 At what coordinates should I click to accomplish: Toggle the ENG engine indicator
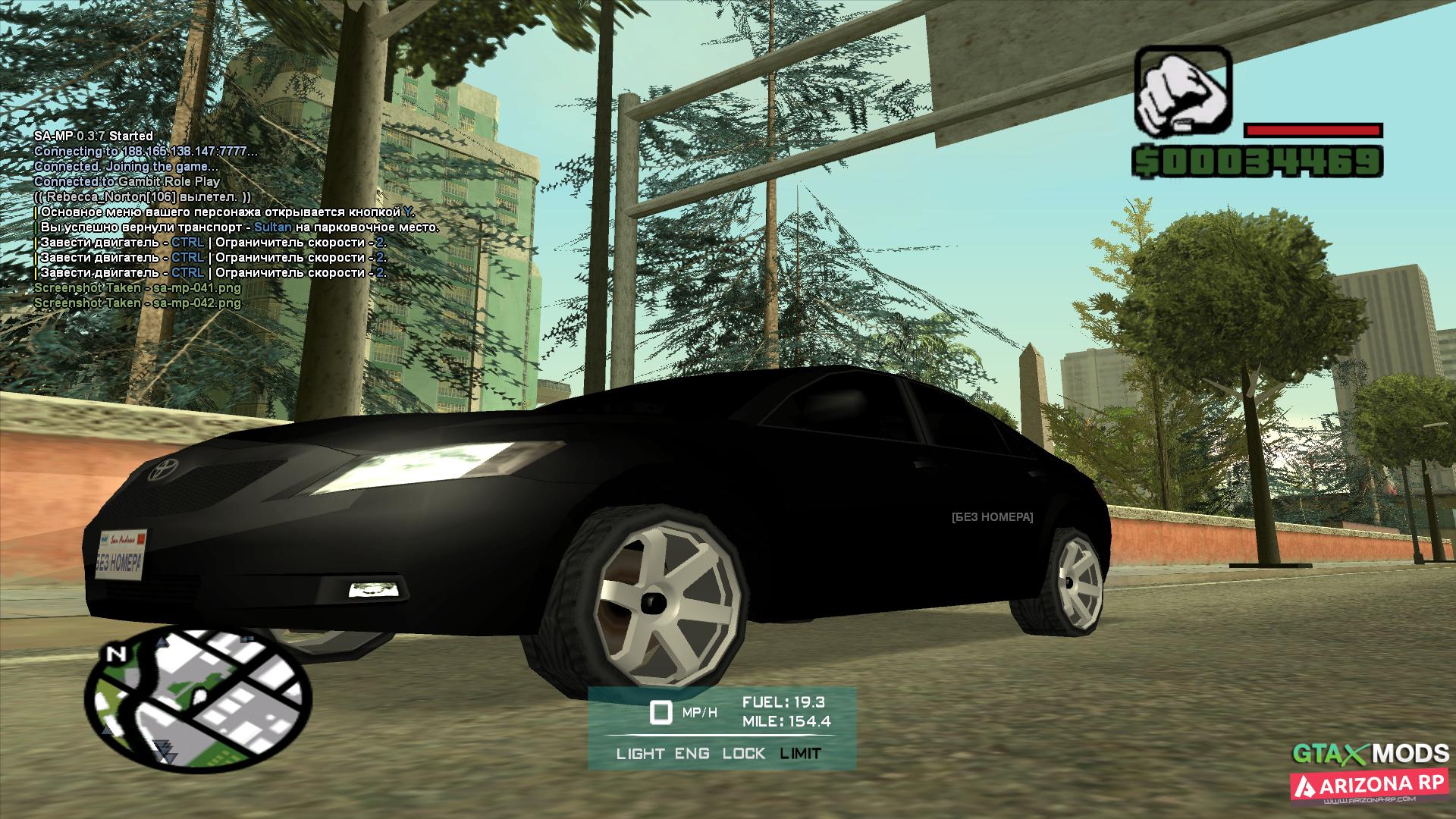coord(692,753)
